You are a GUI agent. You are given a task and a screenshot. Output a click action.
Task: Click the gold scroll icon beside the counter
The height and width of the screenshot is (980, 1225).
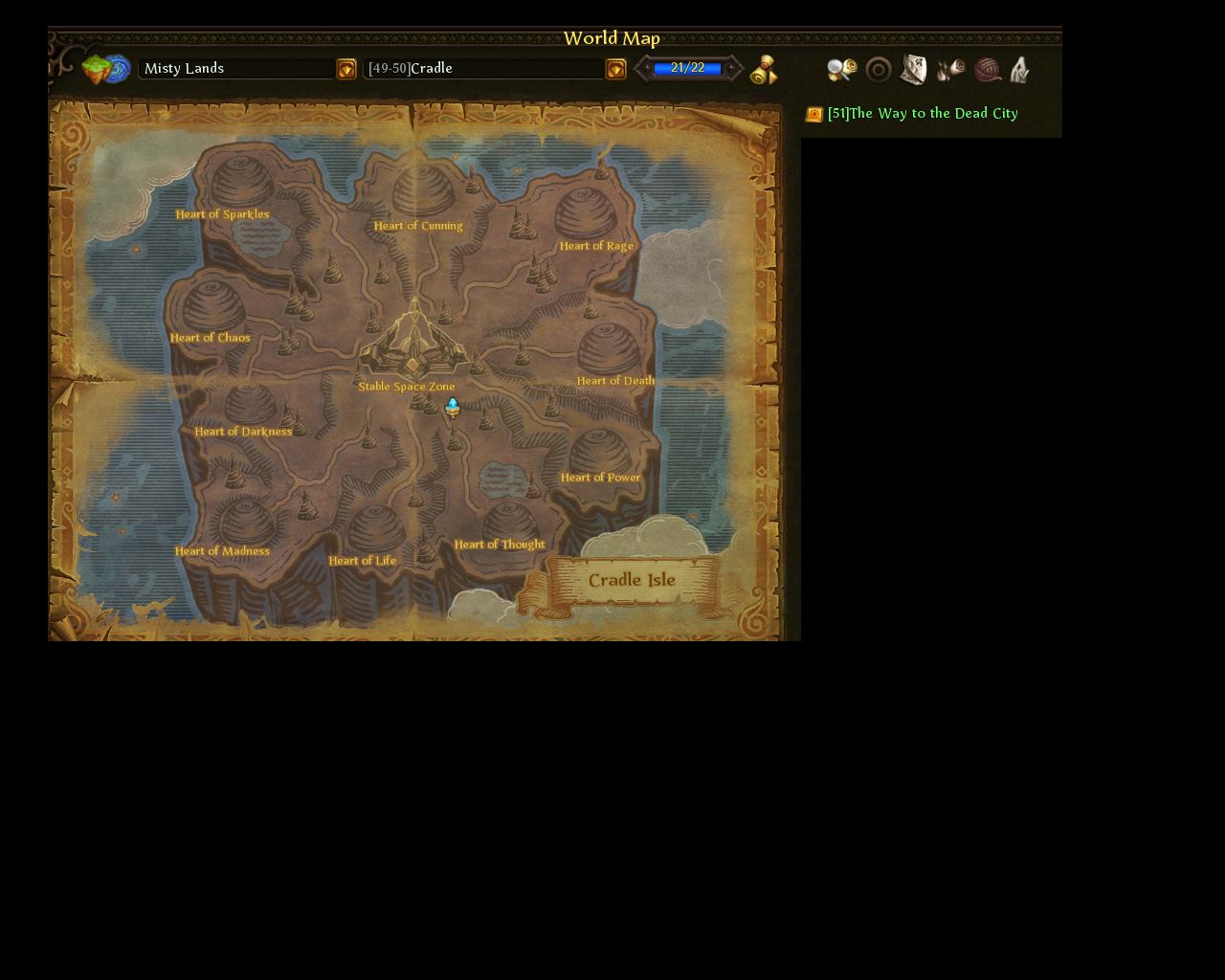pos(764,70)
